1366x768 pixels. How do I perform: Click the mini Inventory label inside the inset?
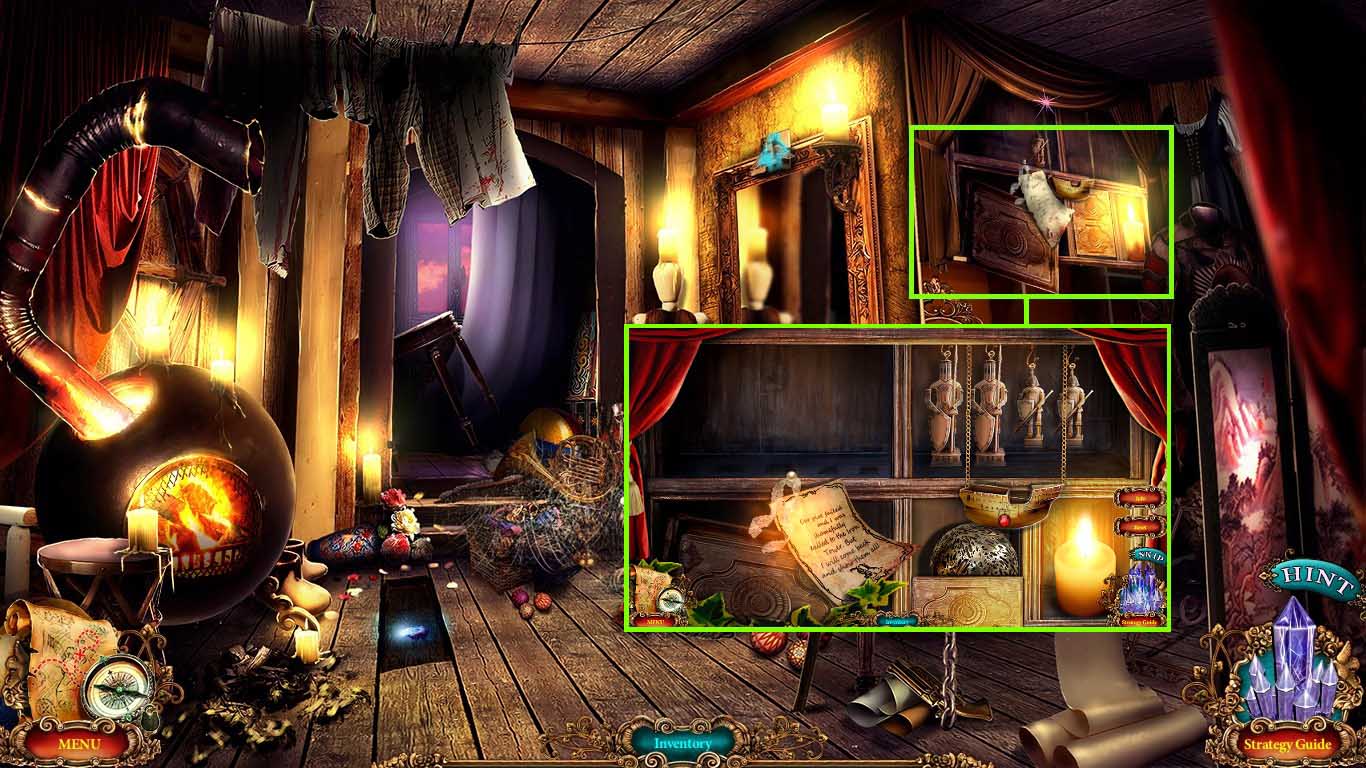point(899,622)
